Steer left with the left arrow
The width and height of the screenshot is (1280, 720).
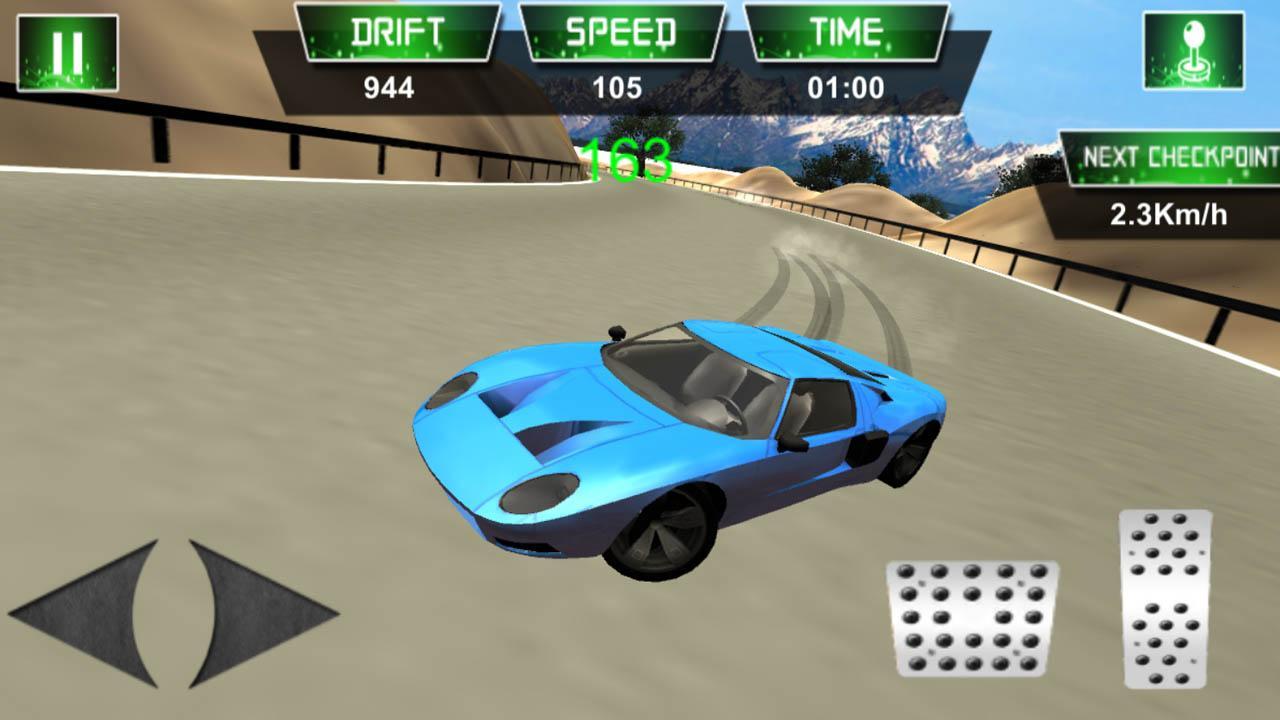(90, 612)
